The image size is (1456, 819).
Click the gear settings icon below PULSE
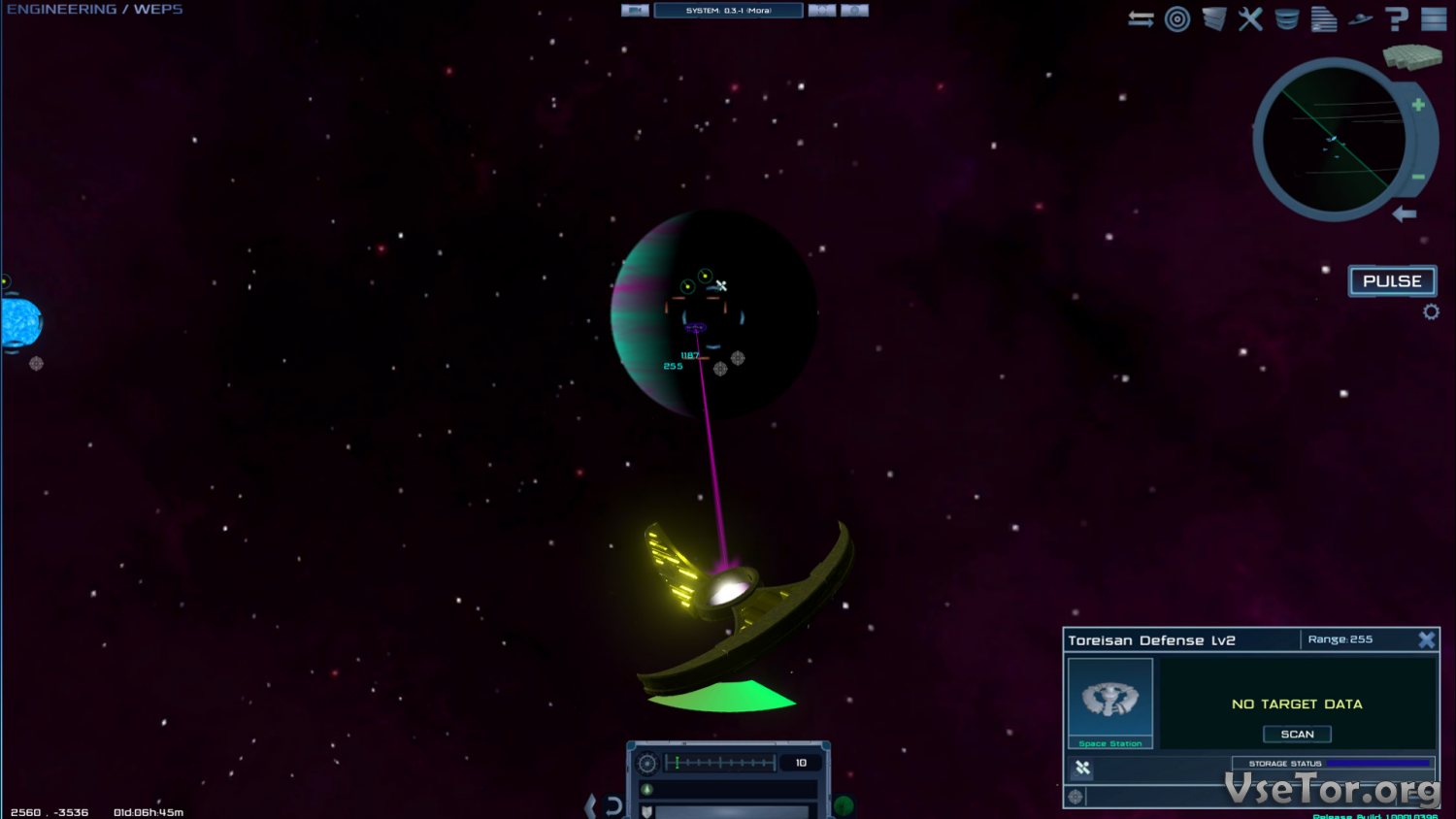pos(1431,311)
